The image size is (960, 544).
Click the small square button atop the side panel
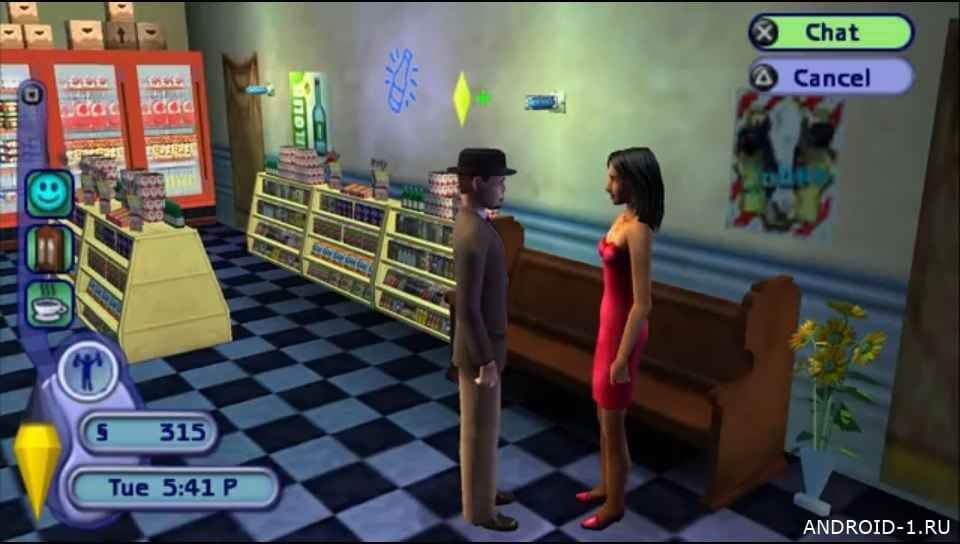(x=32, y=96)
